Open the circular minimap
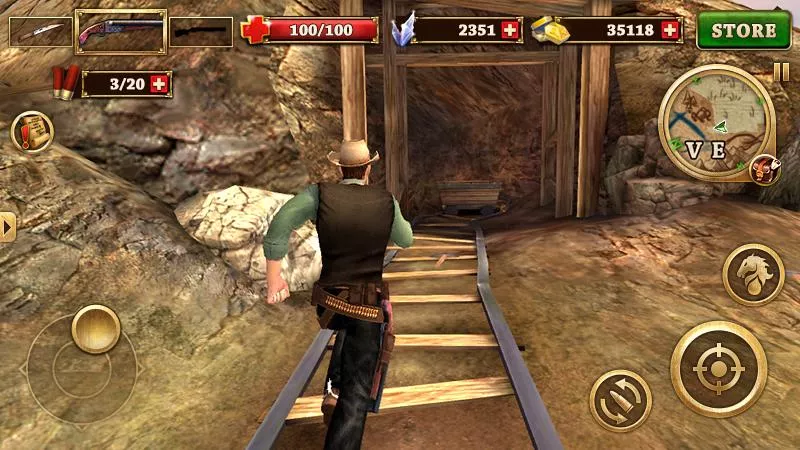 pos(716,122)
